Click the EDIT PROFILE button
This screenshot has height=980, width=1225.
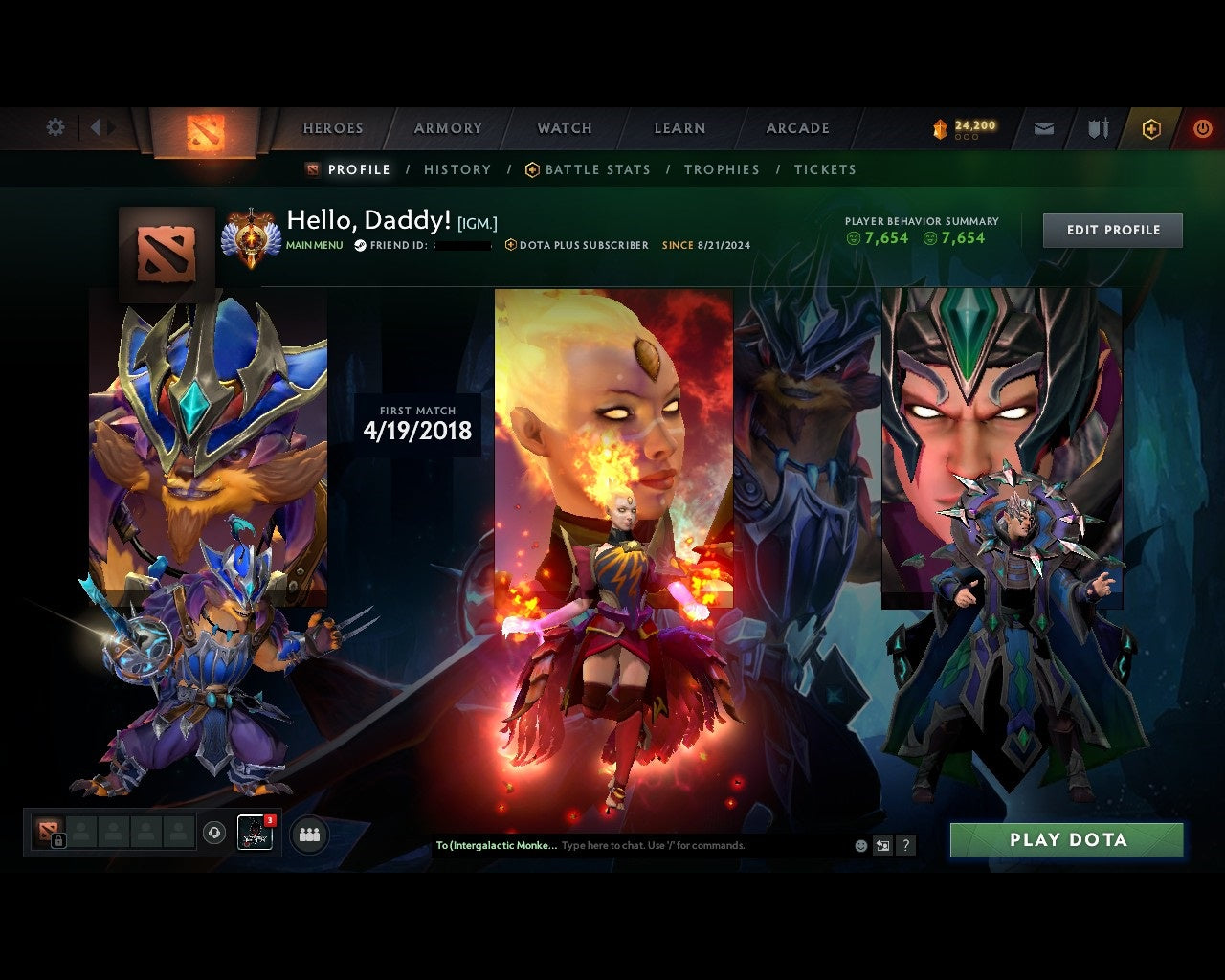(x=1112, y=230)
